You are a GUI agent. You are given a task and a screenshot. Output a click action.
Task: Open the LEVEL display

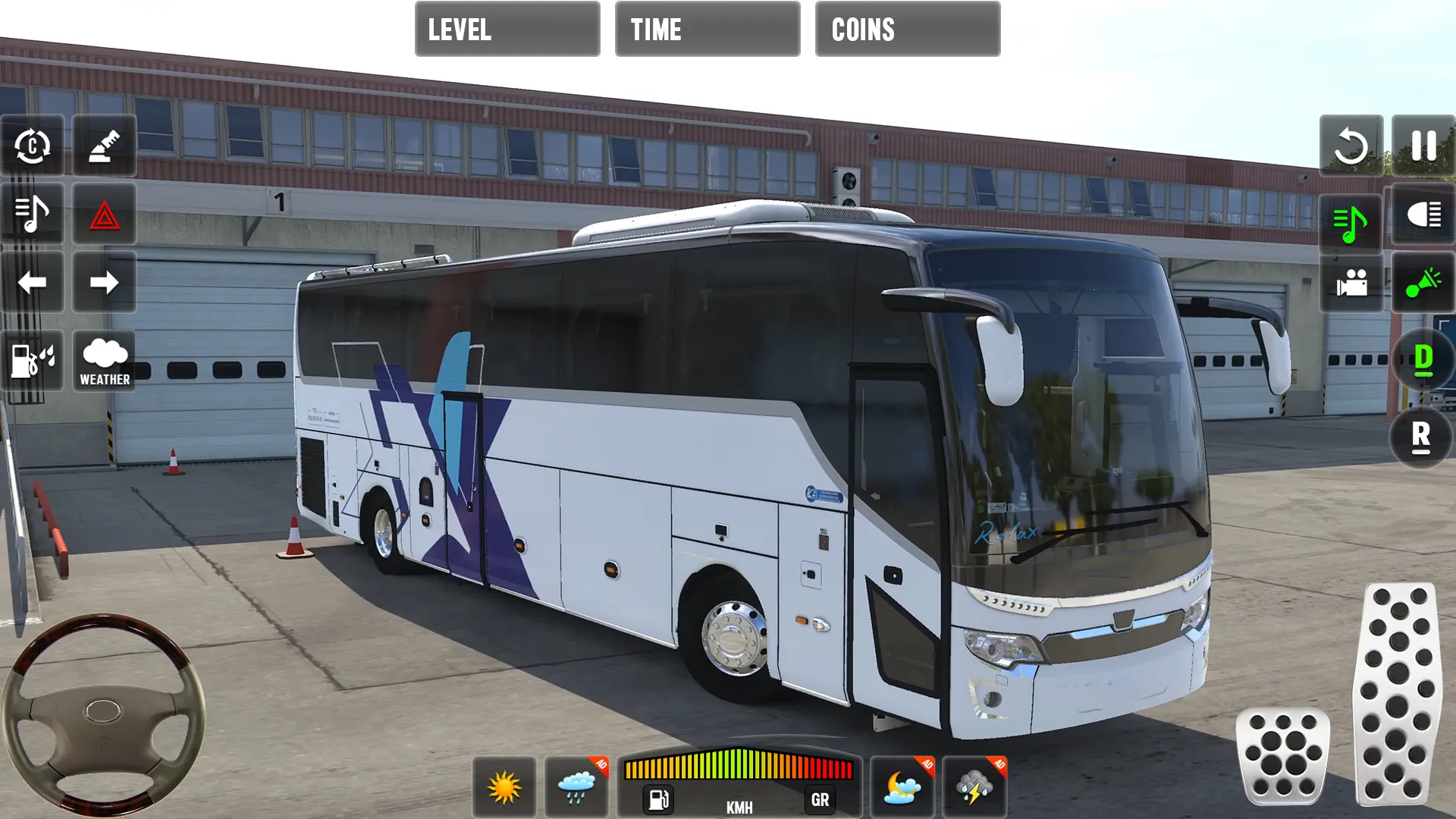[x=507, y=30]
